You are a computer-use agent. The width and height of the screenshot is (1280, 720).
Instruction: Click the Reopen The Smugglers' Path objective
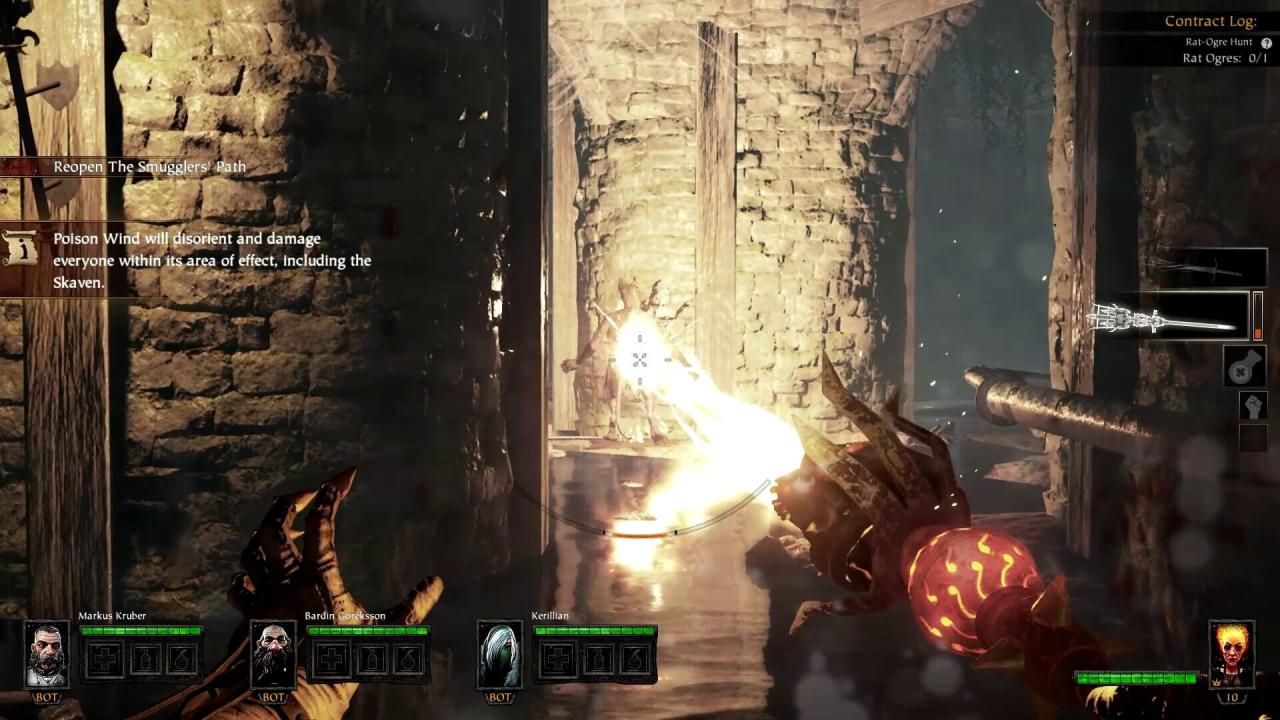click(x=149, y=167)
